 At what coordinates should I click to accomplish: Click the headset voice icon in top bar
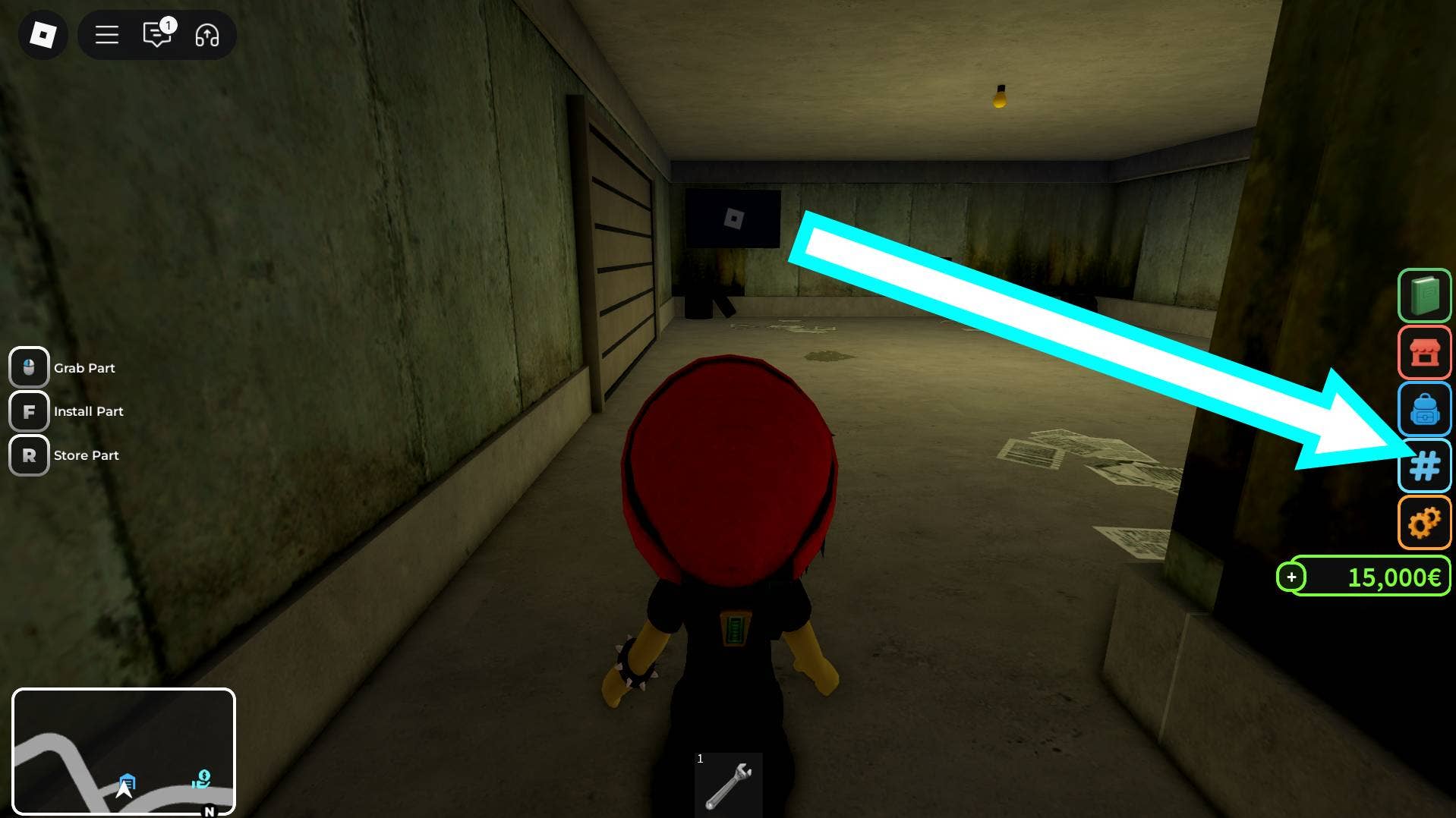(x=206, y=35)
